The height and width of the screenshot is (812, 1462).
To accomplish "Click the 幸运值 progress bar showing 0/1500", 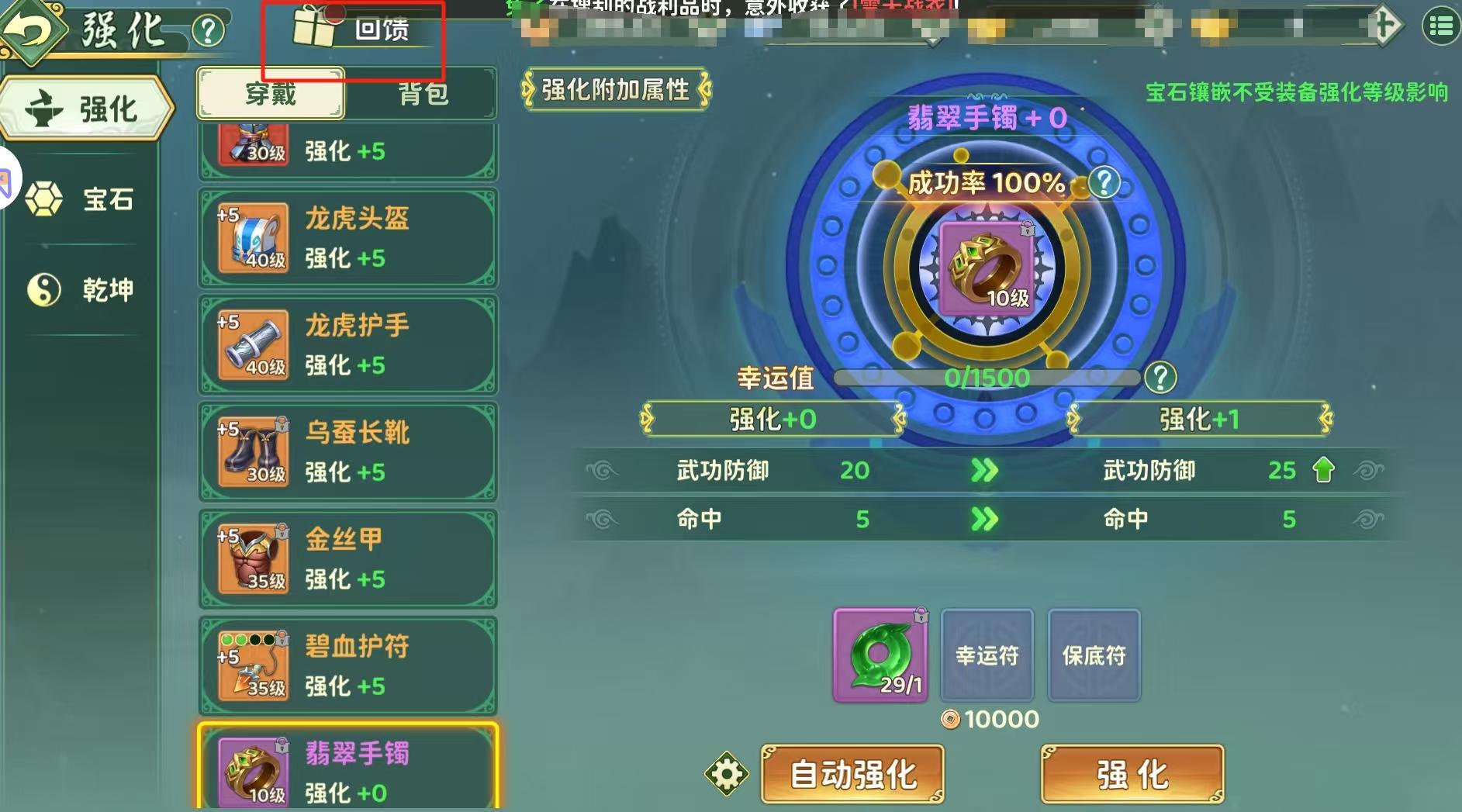I will [x=985, y=379].
